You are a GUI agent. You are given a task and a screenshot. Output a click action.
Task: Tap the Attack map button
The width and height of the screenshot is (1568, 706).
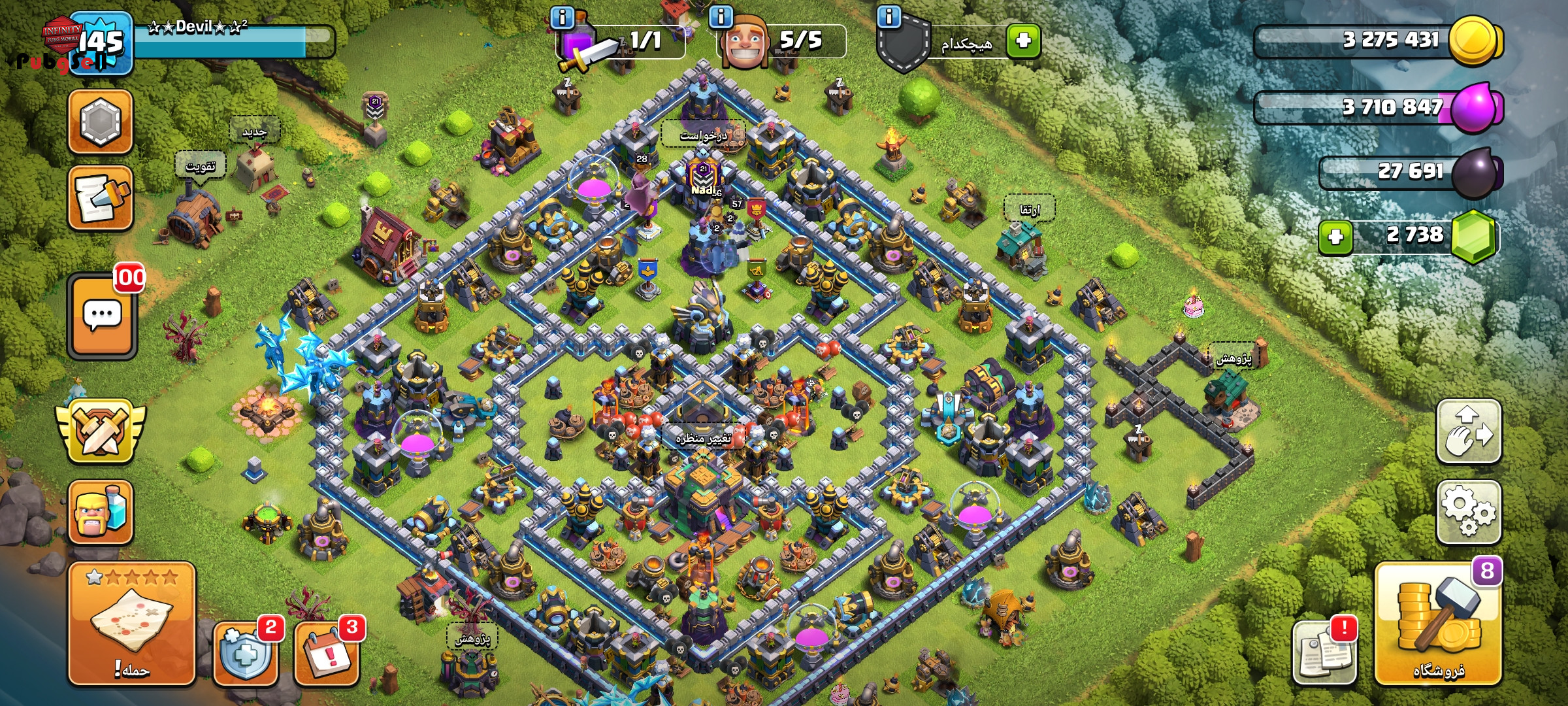pos(132,623)
